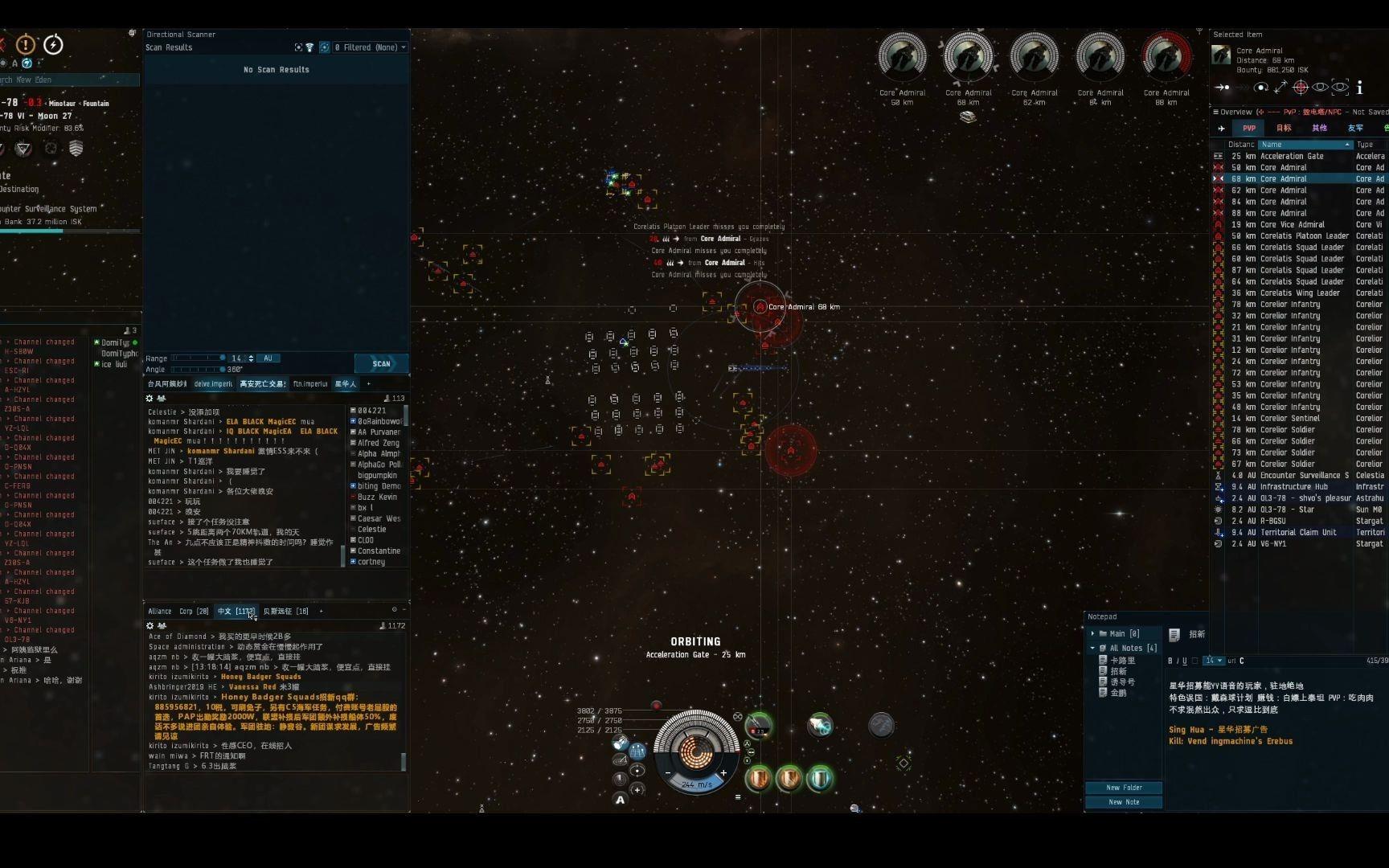
Task: Select the R-BGSU stargate overview row
Action: coord(1273,521)
